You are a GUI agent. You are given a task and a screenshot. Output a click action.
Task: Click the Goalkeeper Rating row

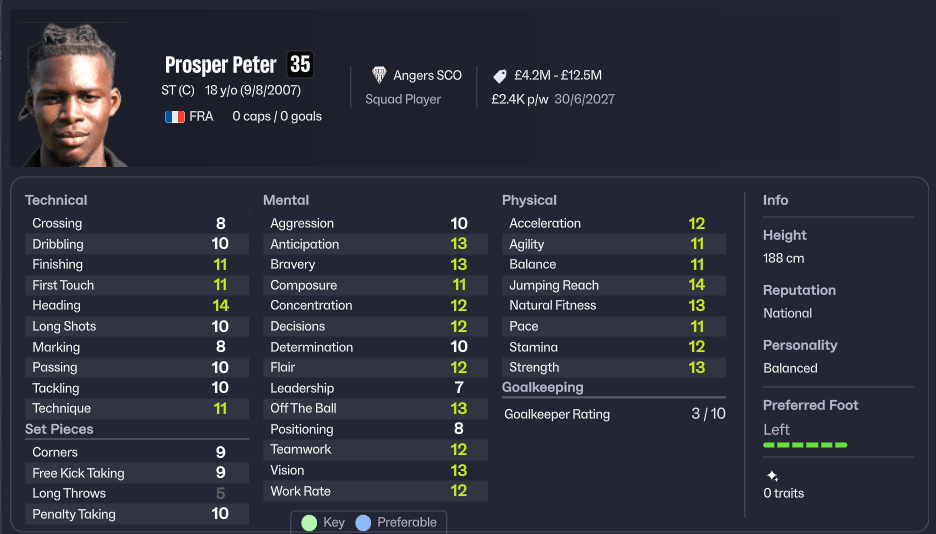(614, 413)
